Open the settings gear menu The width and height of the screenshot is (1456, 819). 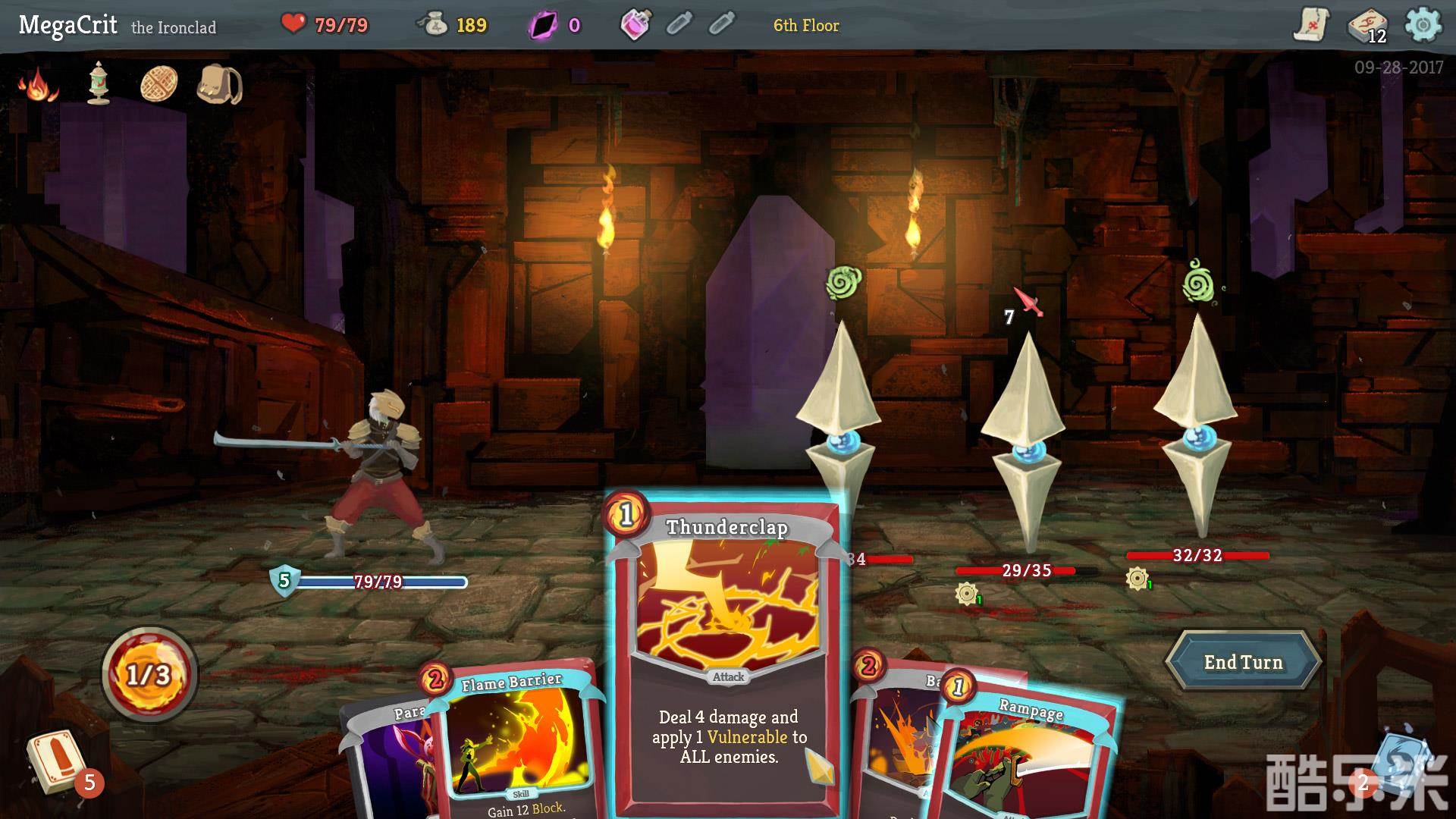click(1423, 25)
